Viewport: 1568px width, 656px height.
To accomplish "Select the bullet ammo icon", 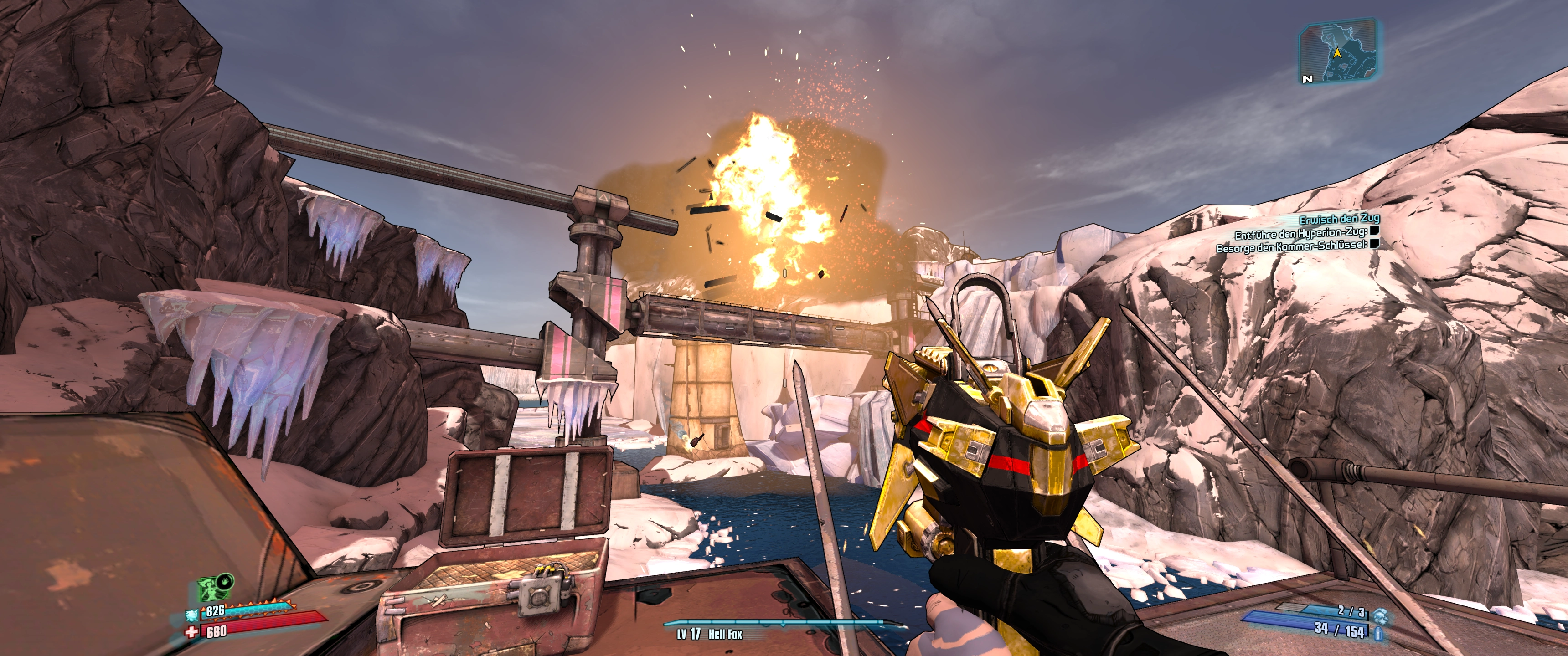I will pos(1377,634).
